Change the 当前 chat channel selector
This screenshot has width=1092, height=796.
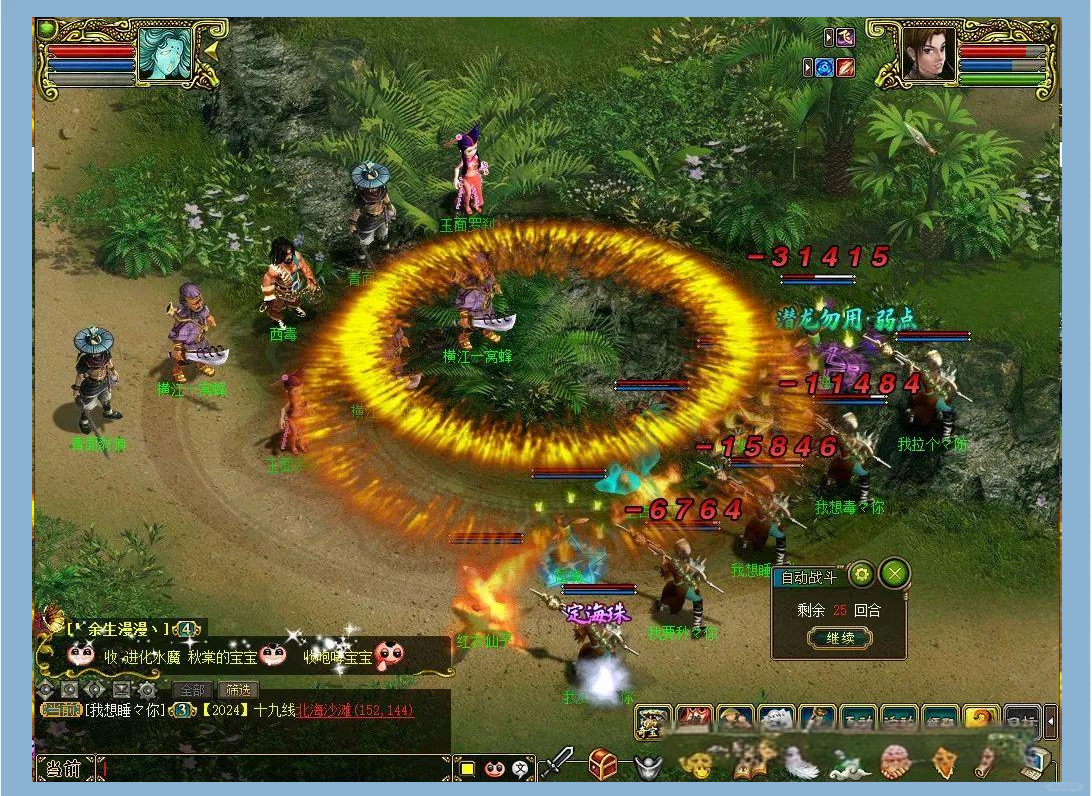click(65, 769)
